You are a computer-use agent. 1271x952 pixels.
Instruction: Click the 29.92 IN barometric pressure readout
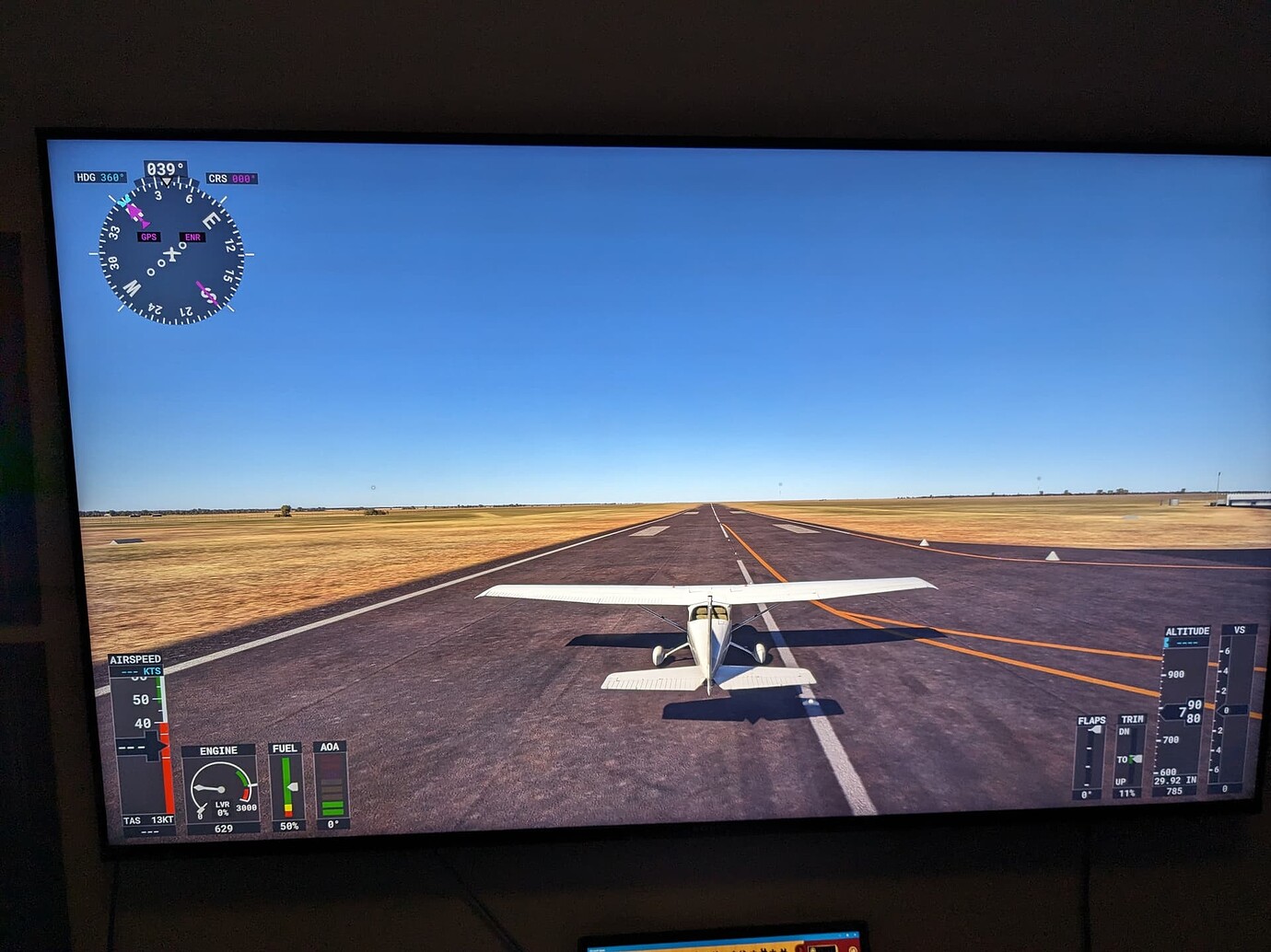1175,781
